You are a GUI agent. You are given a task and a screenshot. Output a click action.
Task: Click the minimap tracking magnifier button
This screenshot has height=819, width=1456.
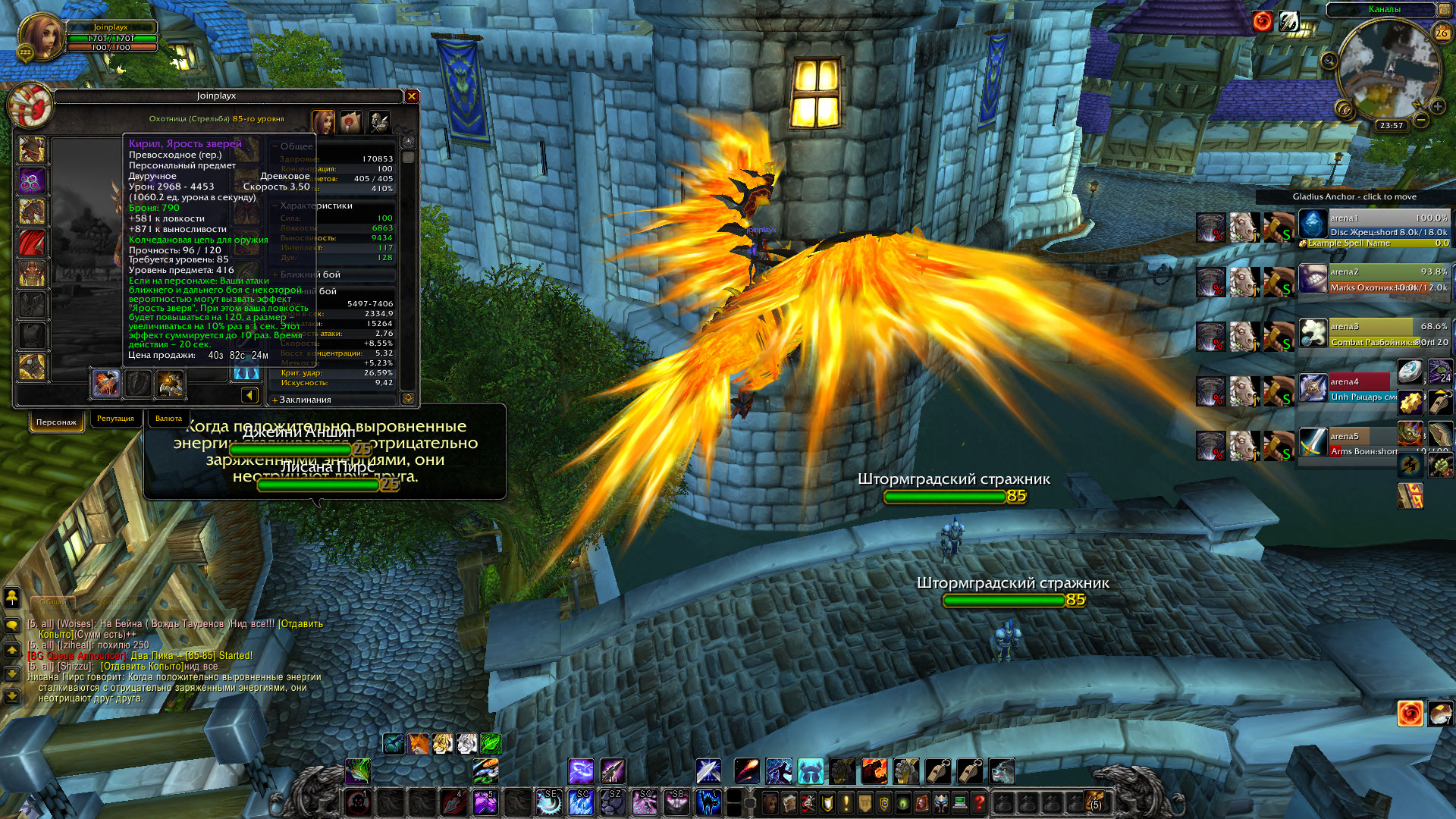1329,61
